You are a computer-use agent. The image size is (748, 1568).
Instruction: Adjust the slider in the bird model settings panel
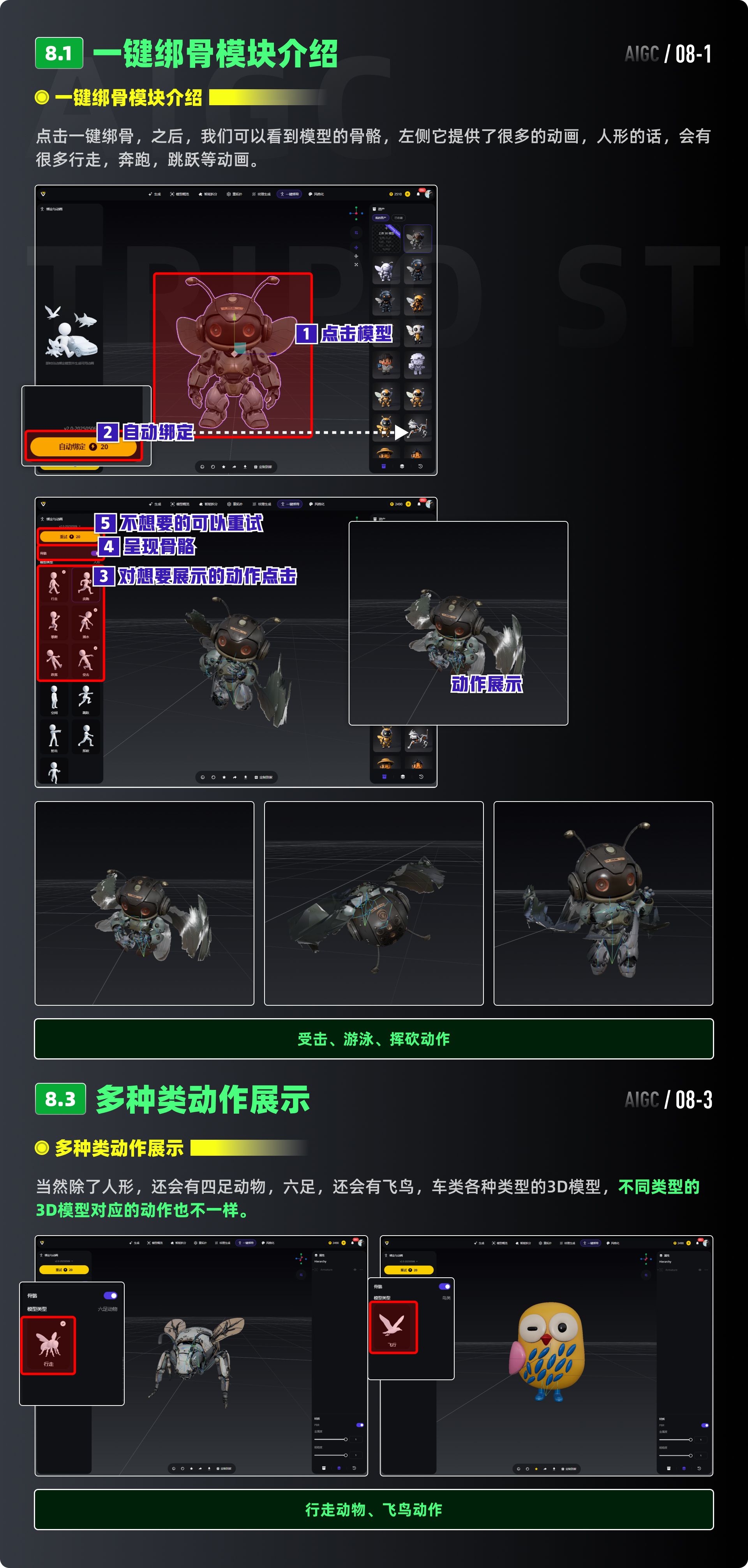(691, 1440)
